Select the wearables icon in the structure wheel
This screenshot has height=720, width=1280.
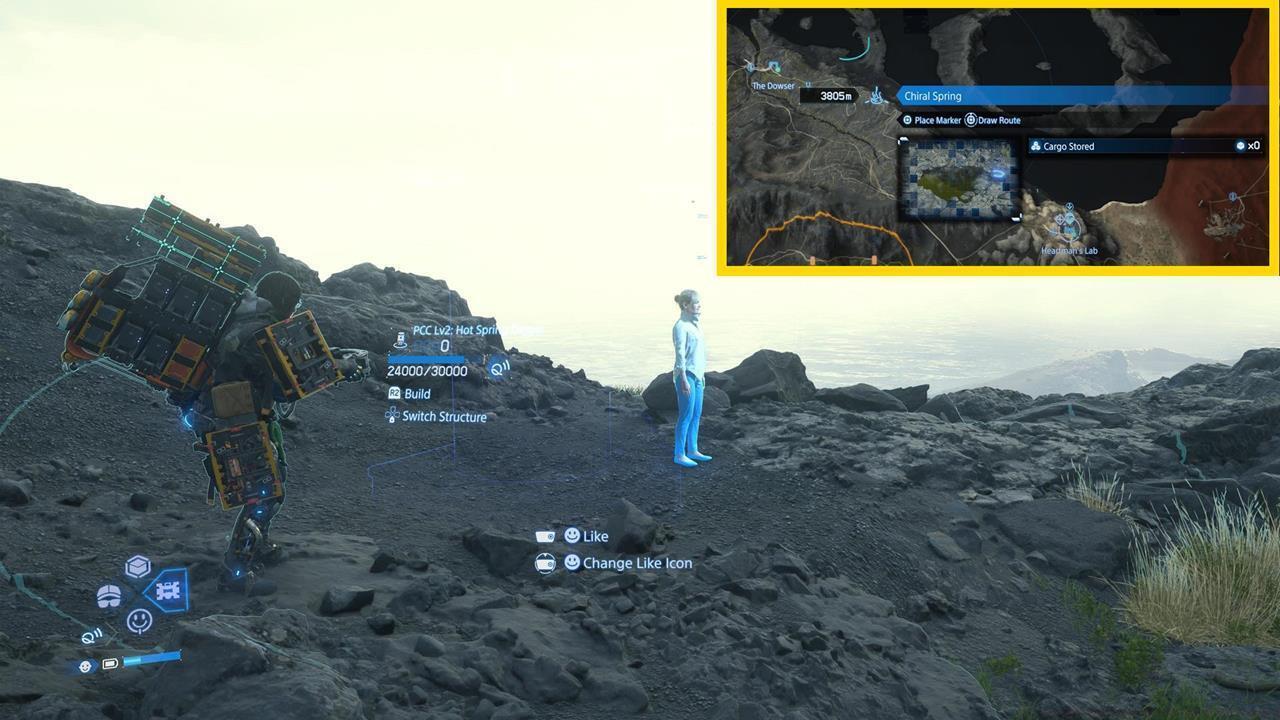click(109, 593)
